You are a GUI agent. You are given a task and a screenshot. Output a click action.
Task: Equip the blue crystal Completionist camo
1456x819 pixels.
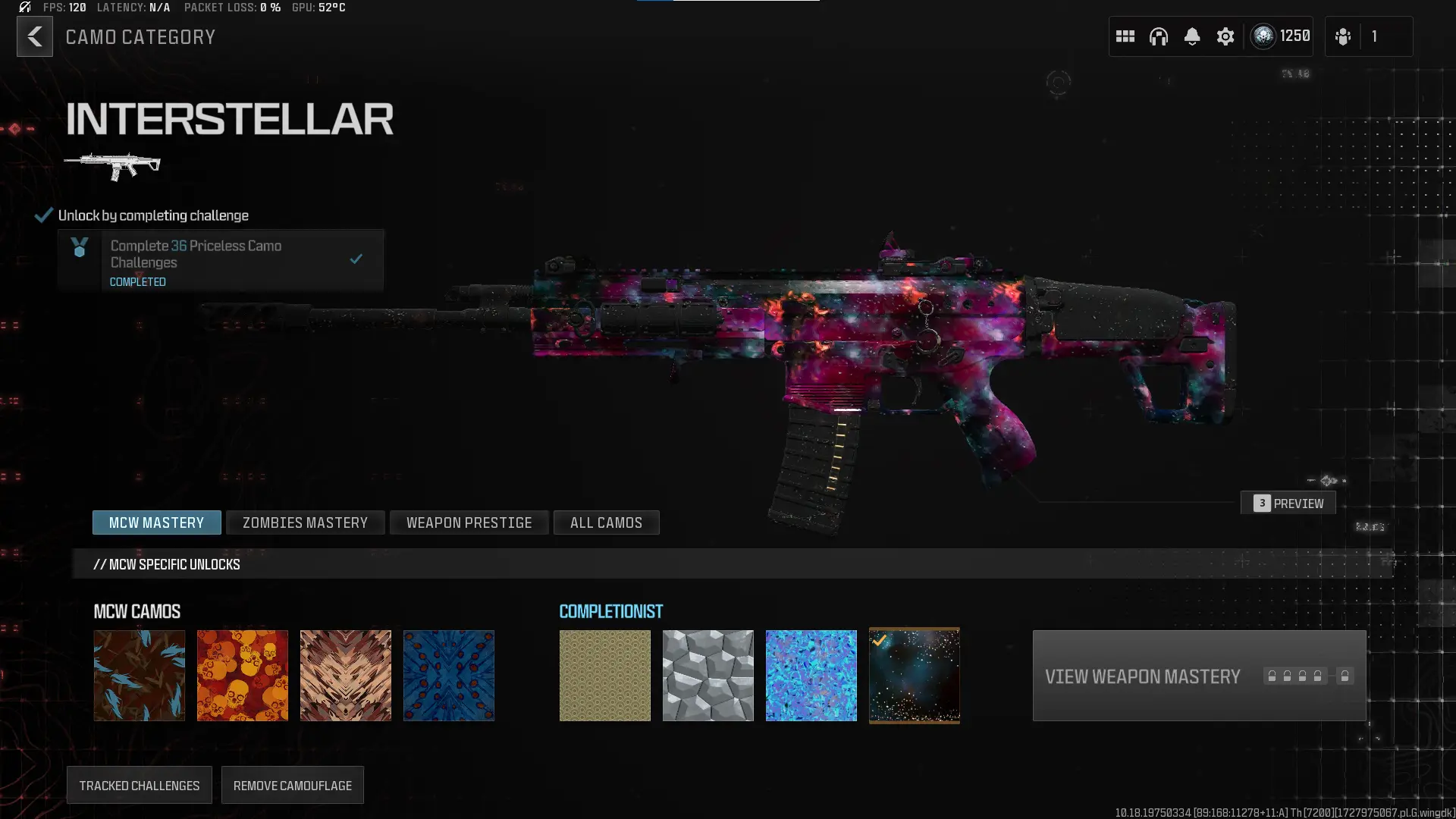[811, 675]
